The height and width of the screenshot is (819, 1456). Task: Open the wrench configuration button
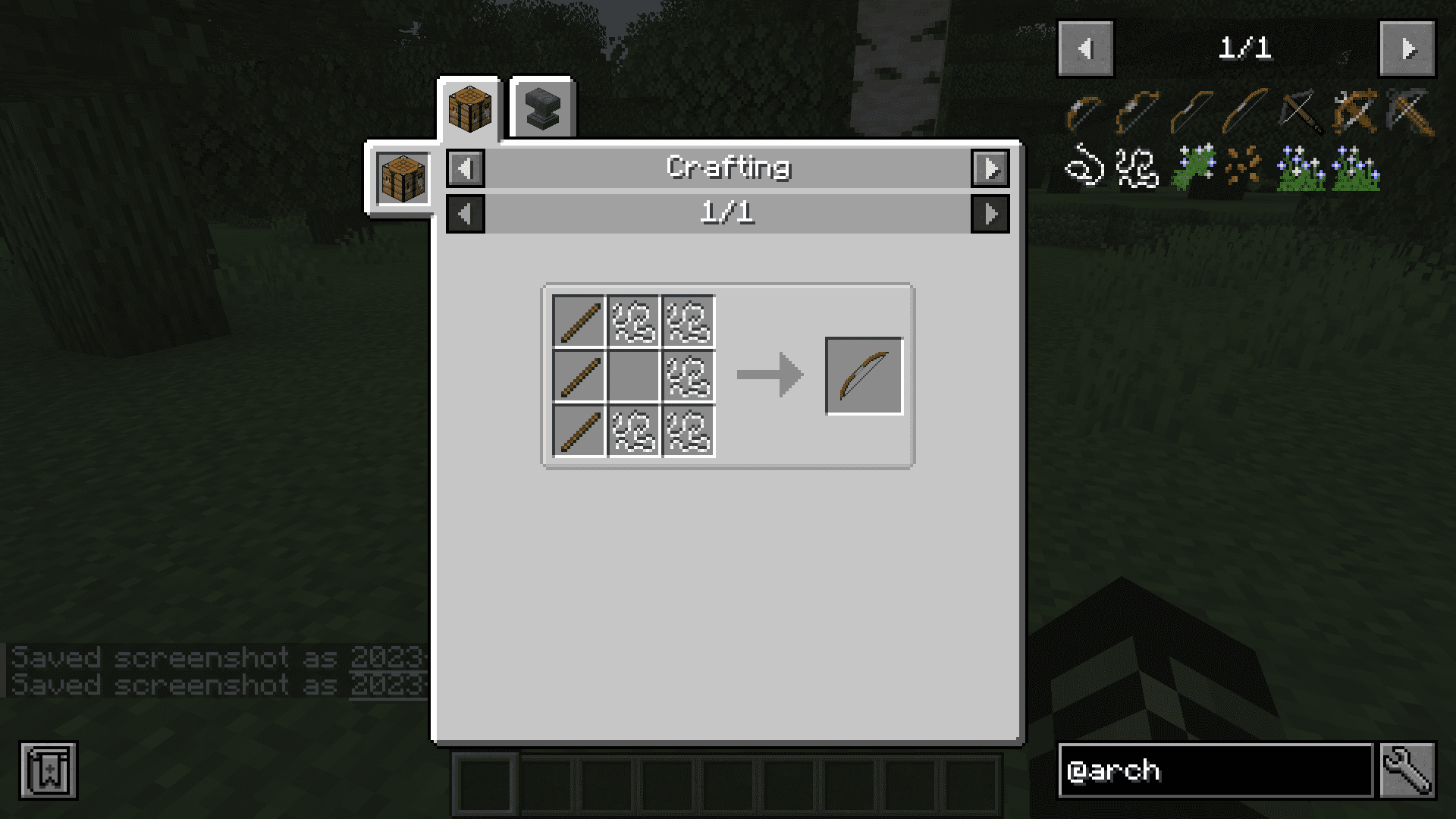pyautogui.click(x=1407, y=770)
